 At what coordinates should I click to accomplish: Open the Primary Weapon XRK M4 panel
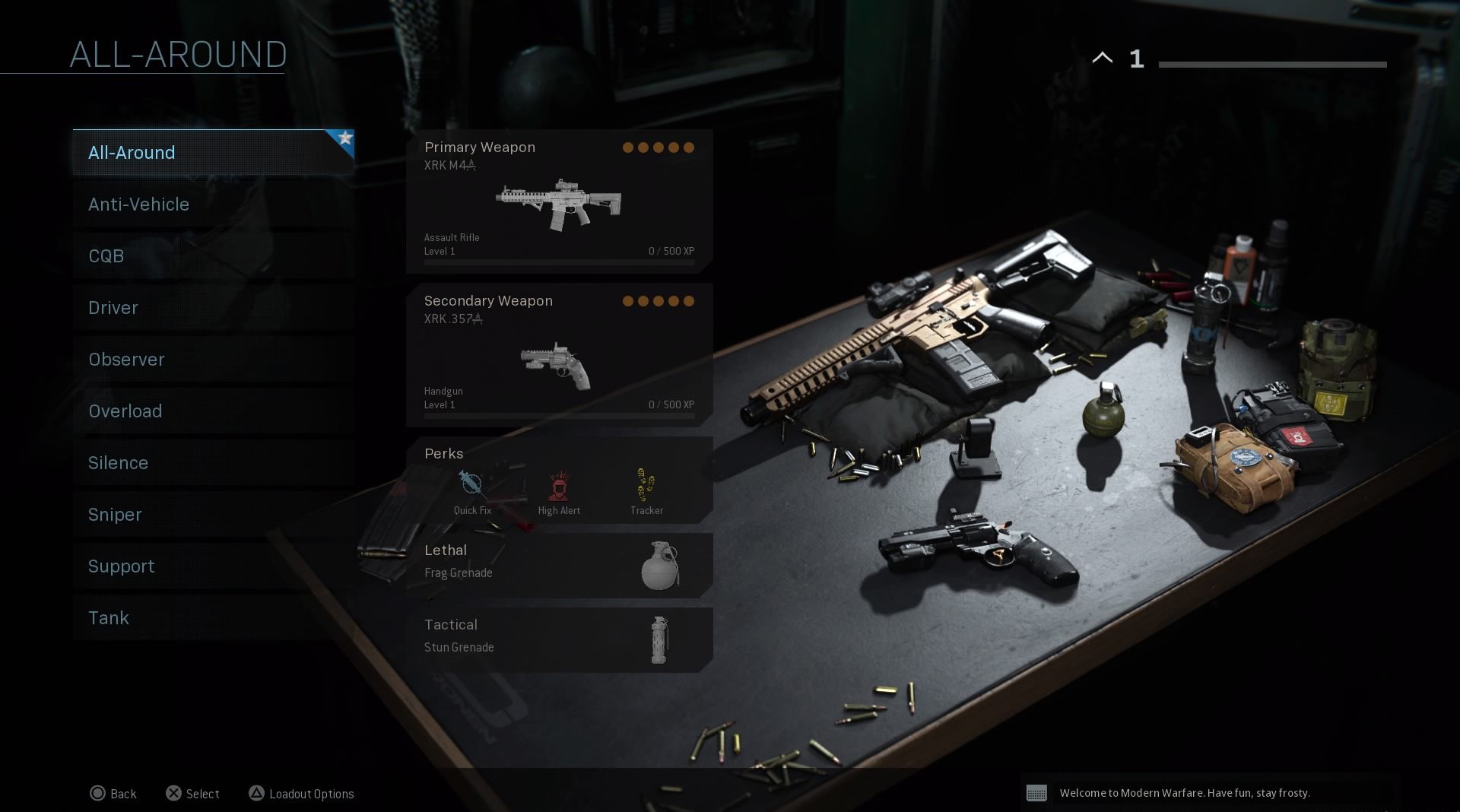click(559, 201)
